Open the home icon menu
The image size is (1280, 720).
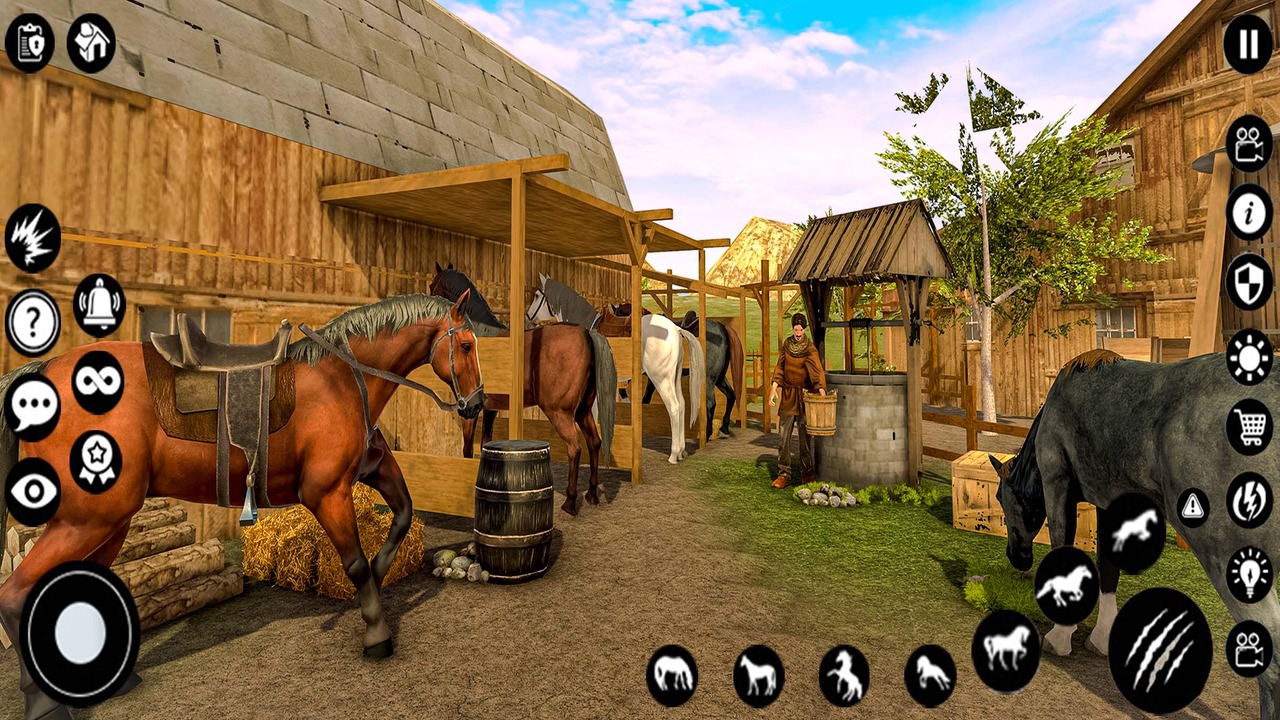pyautogui.click(x=91, y=43)
